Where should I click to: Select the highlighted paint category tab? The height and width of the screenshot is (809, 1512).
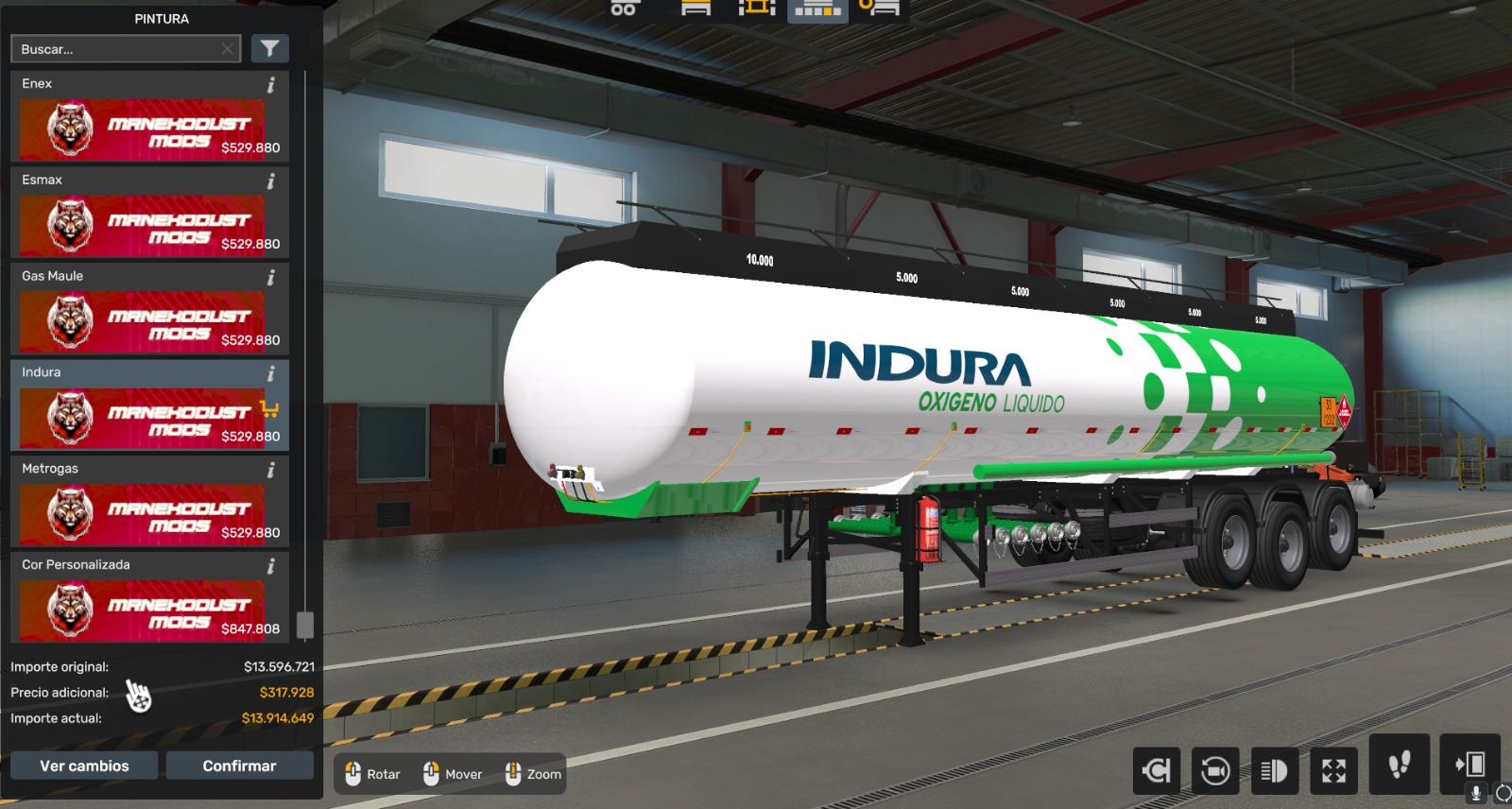tap(816, 9)
